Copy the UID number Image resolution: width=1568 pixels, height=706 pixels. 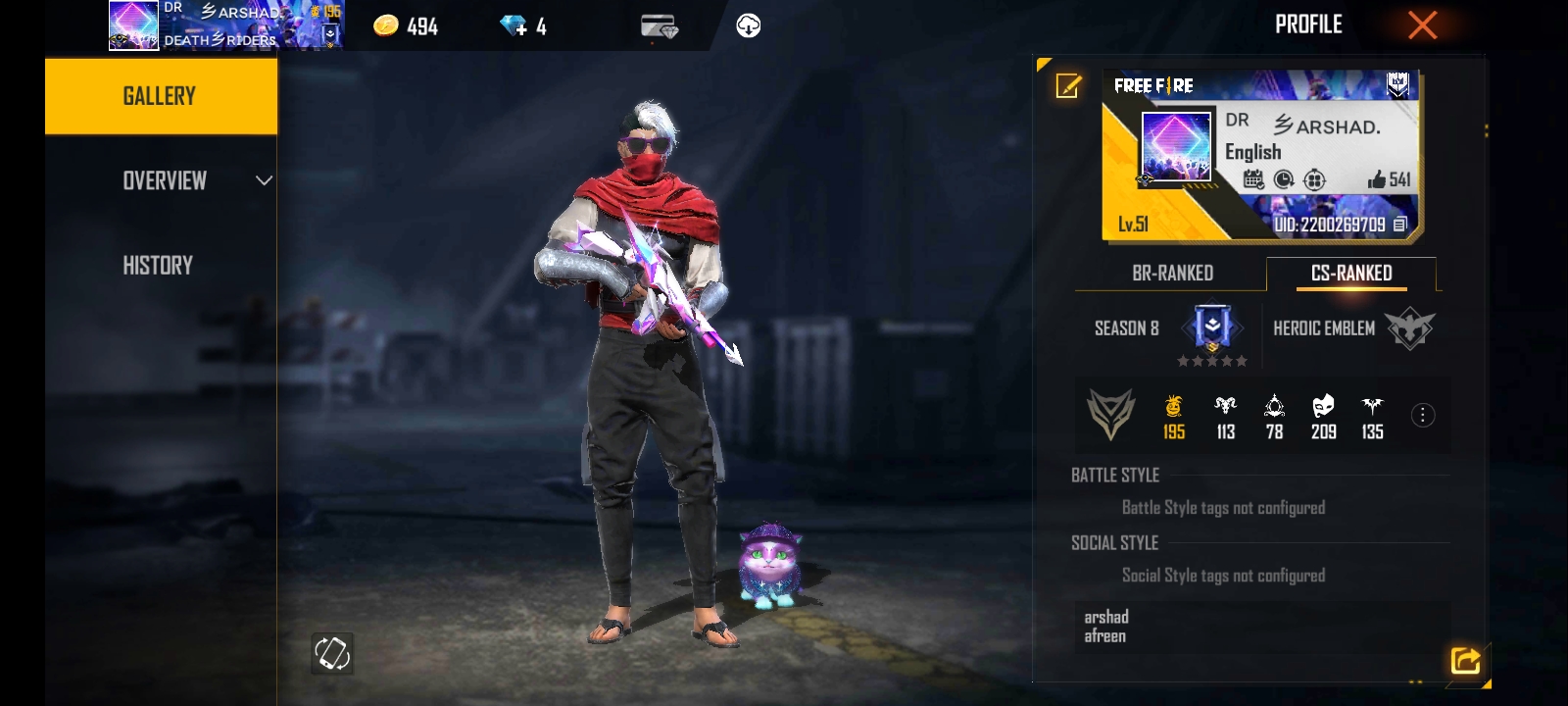point(1399,225)
